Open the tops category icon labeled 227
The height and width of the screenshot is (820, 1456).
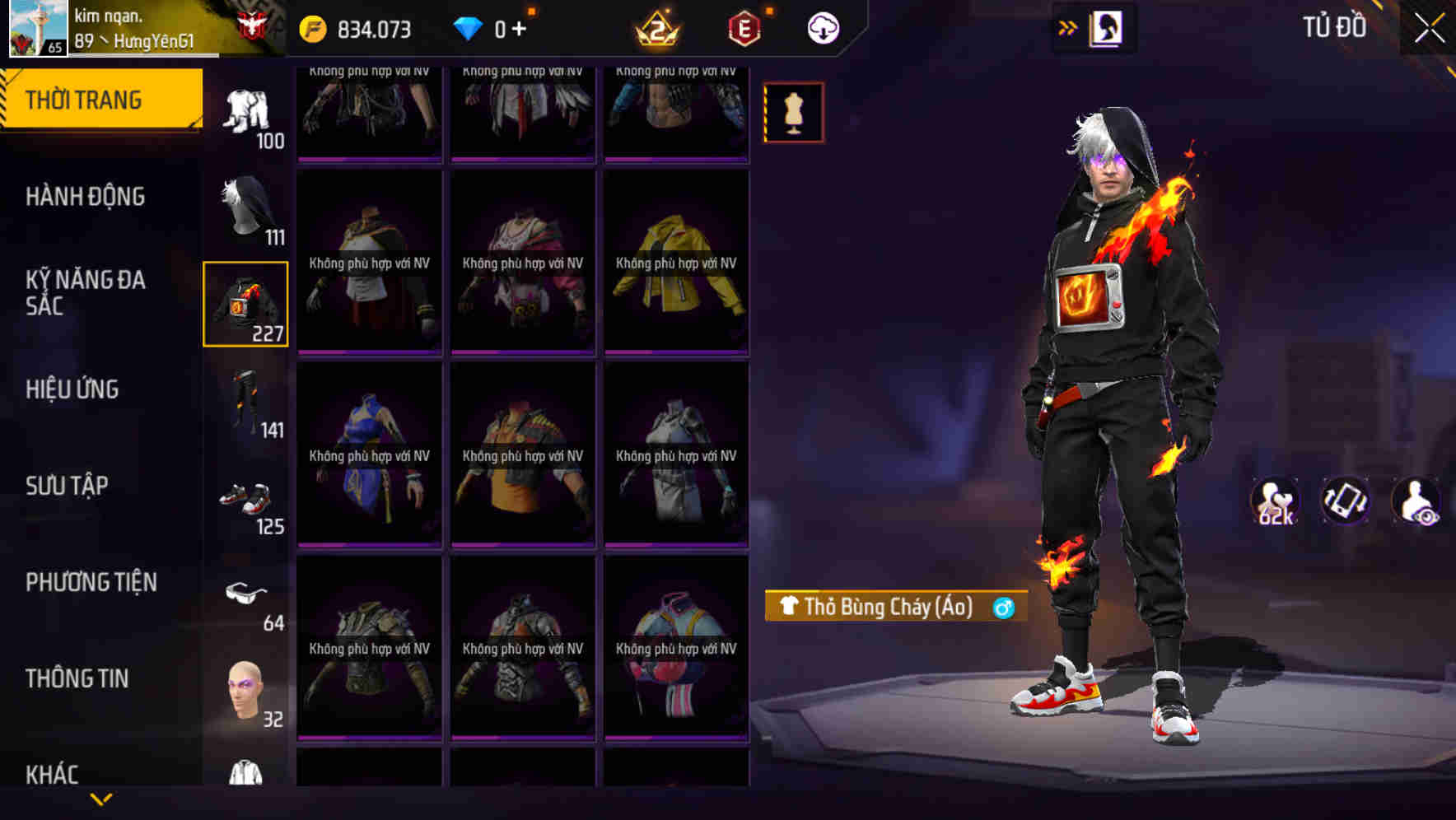click(x=245, y=305)
